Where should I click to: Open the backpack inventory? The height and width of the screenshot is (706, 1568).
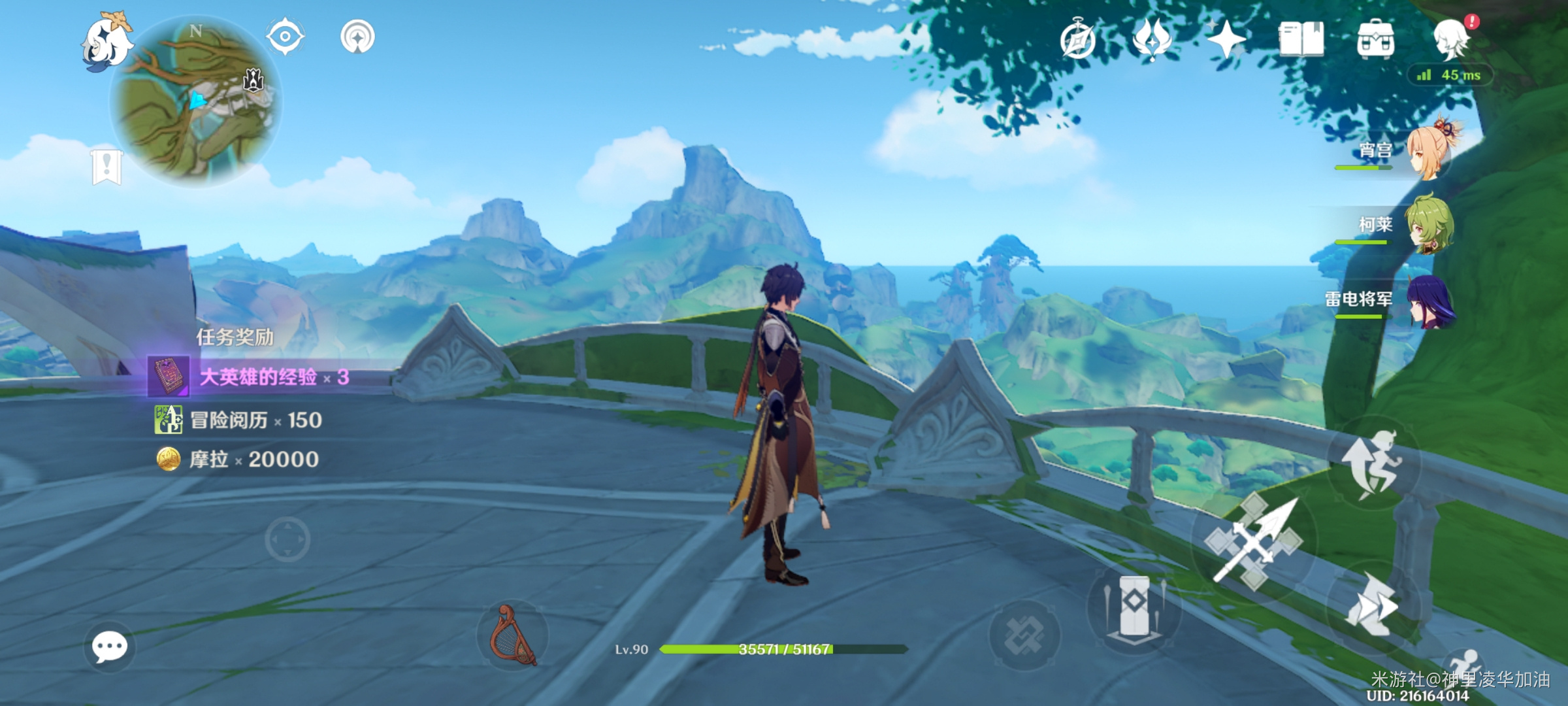[x=1375, y=39]
